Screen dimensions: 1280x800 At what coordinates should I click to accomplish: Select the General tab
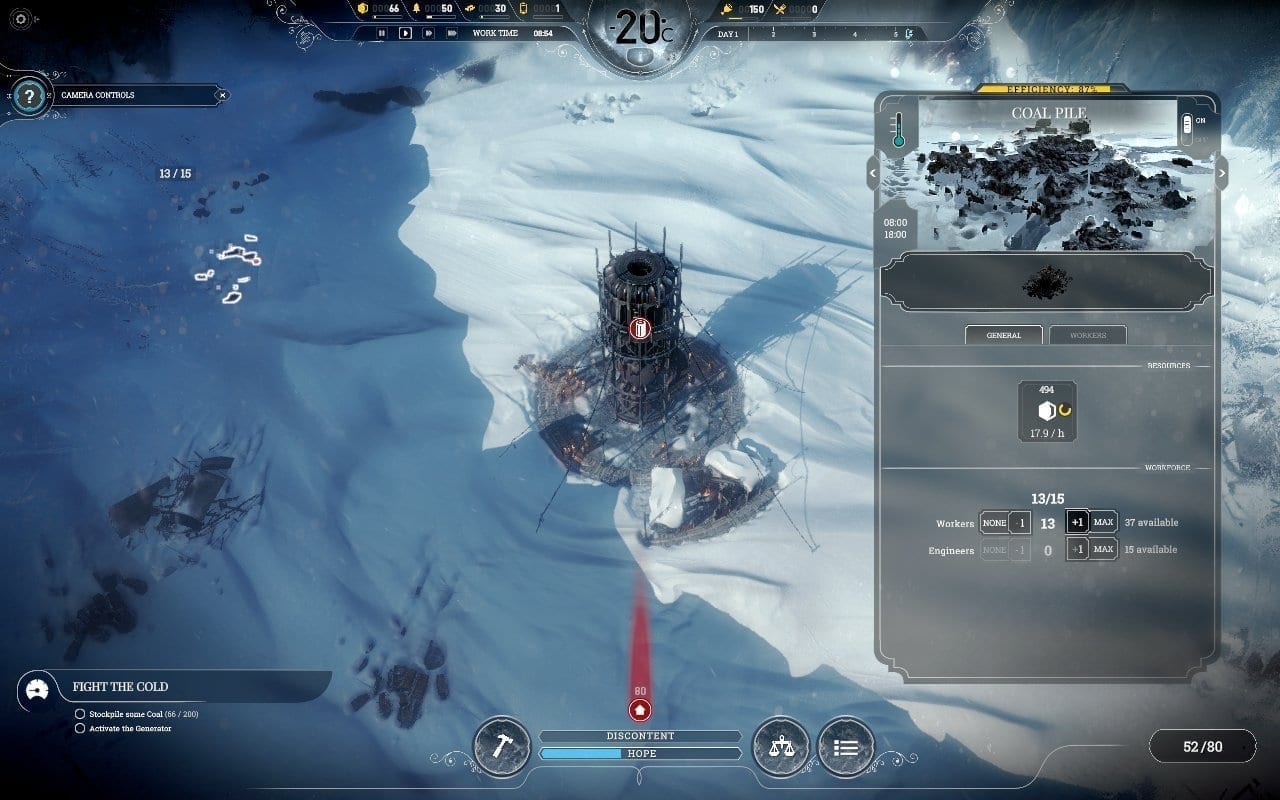pyautogui.click(x=1003, y=335)
